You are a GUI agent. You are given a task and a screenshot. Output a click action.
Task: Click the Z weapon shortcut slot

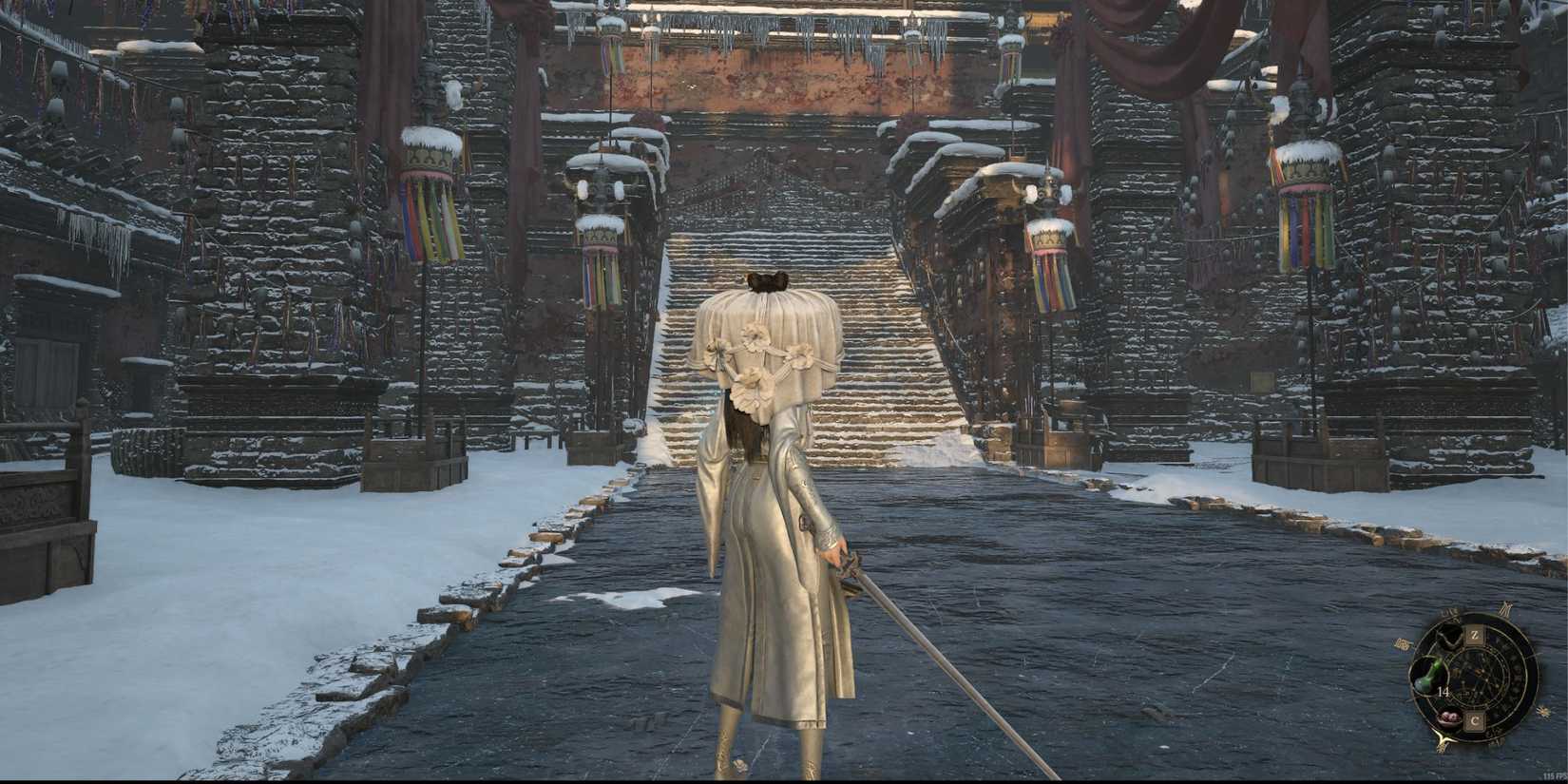click(x=1474, y=634)
